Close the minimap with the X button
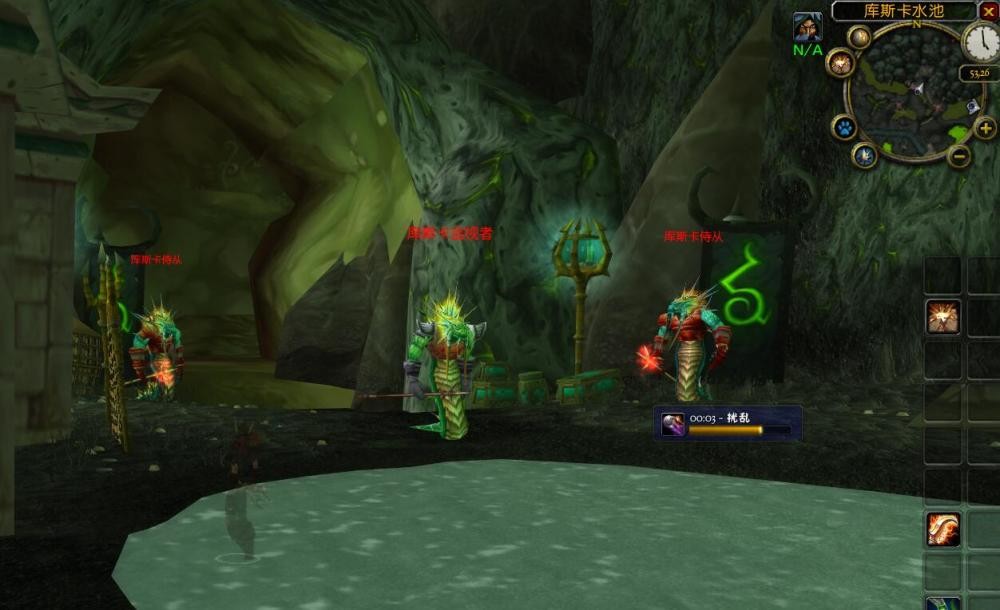The width and height of the screenshot is (1000, 610). (x=989, y=11)
